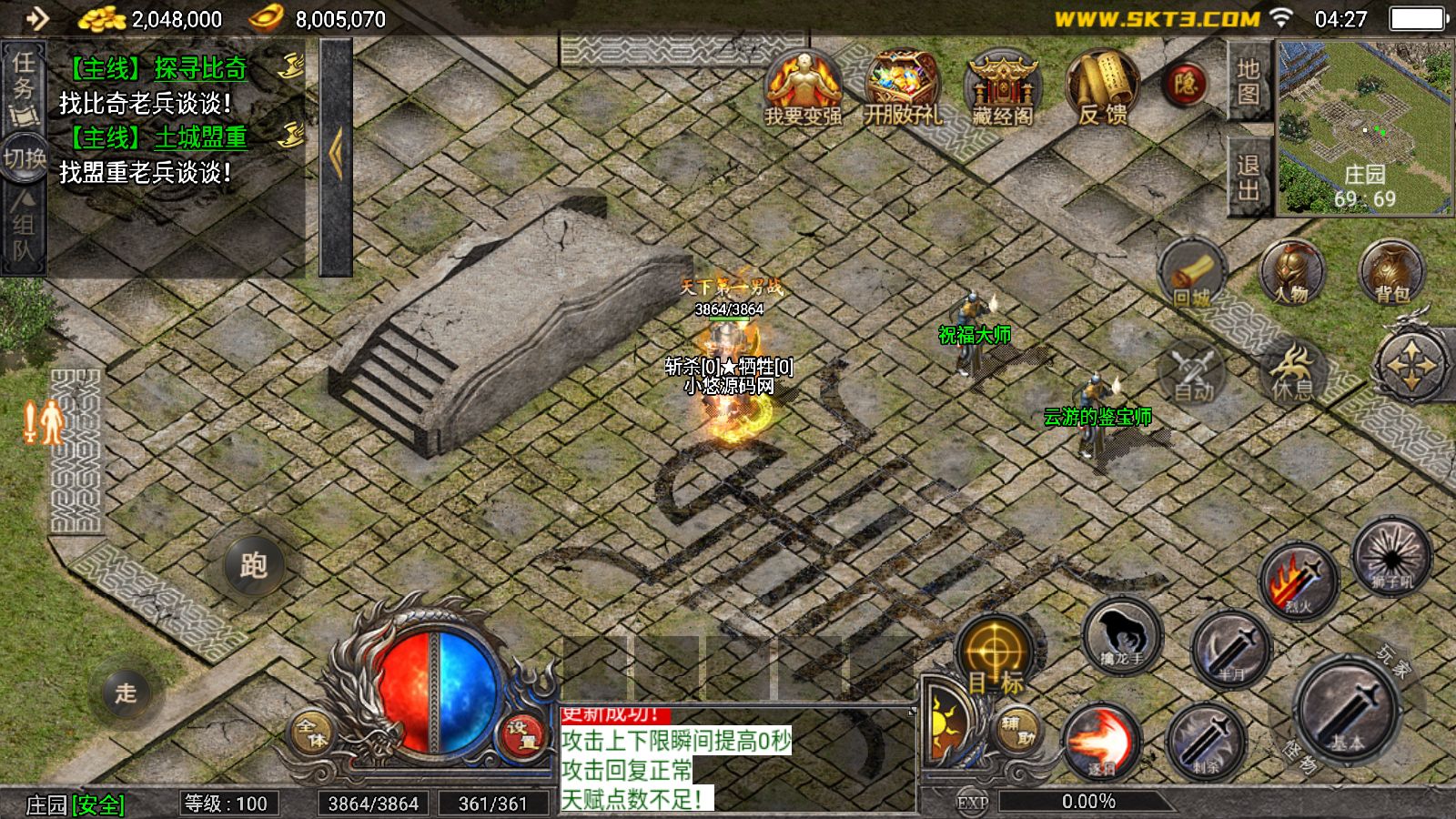
Task: Toggle 自动 auto-combat
Action: click(x=1192, y=373)
